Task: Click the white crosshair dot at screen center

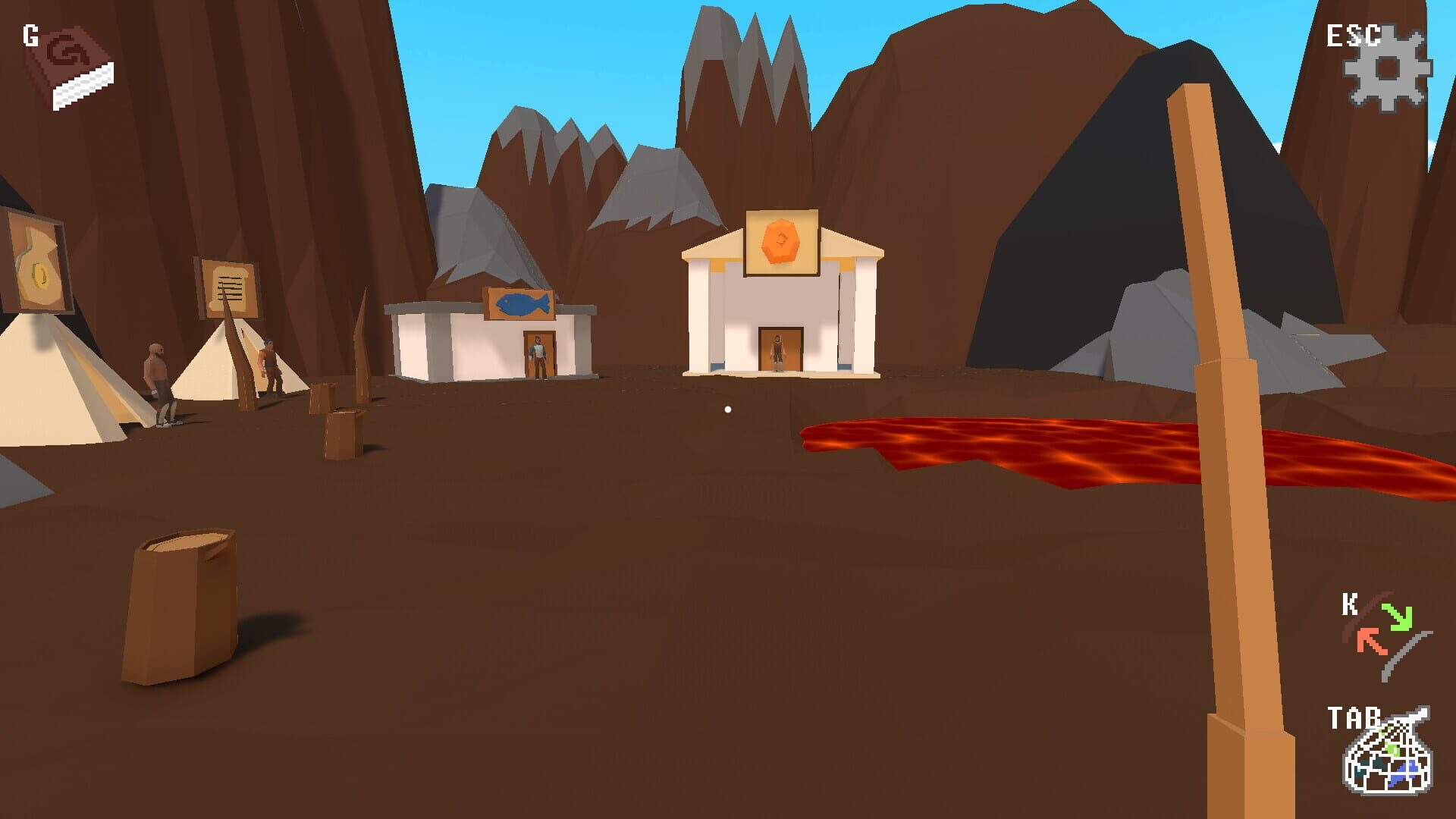Action: pos(728,409)
